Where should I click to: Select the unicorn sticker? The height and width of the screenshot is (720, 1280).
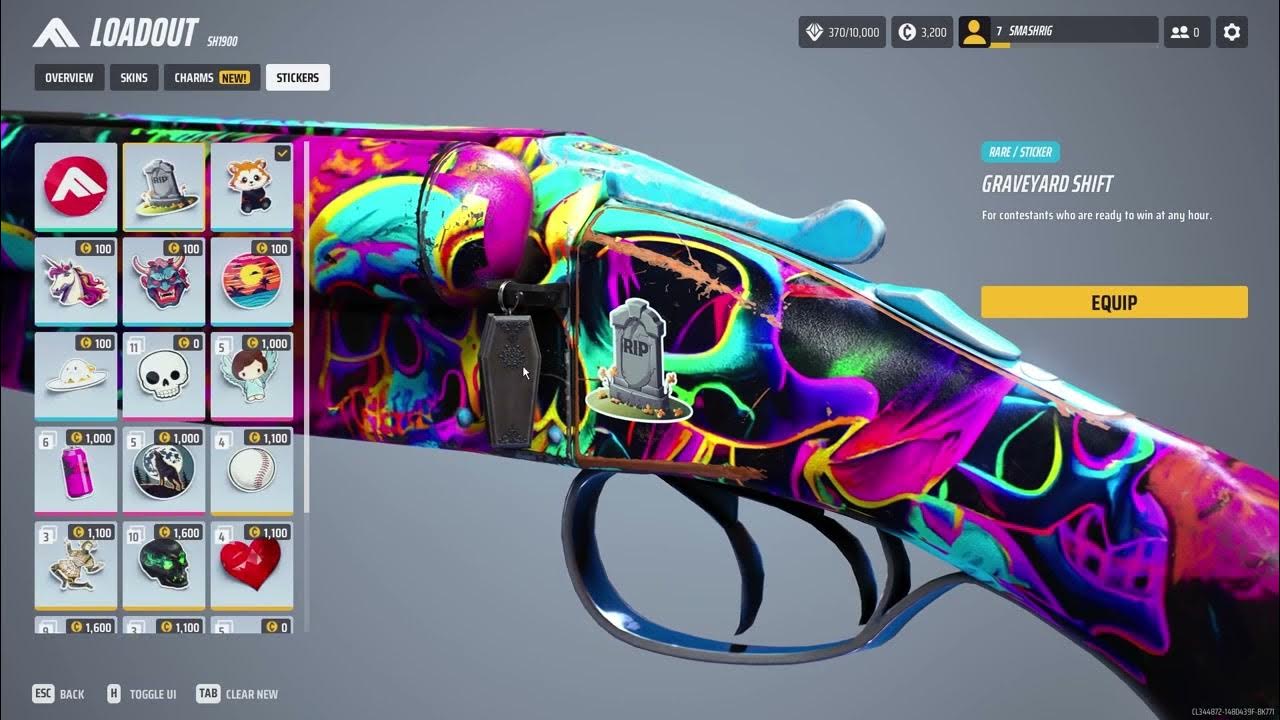[x=75, y=281]
